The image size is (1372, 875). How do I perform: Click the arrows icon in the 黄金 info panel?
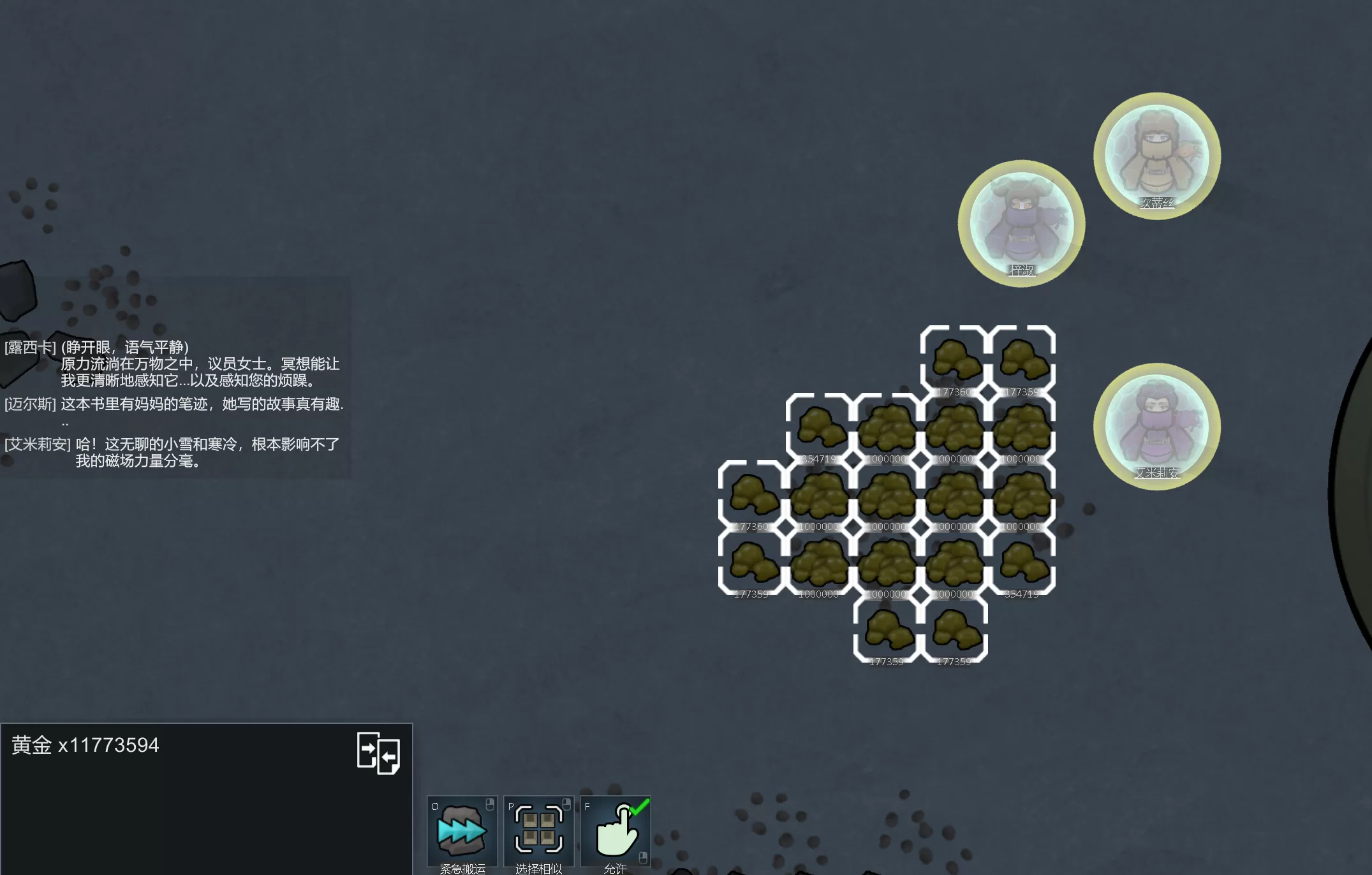378,753
